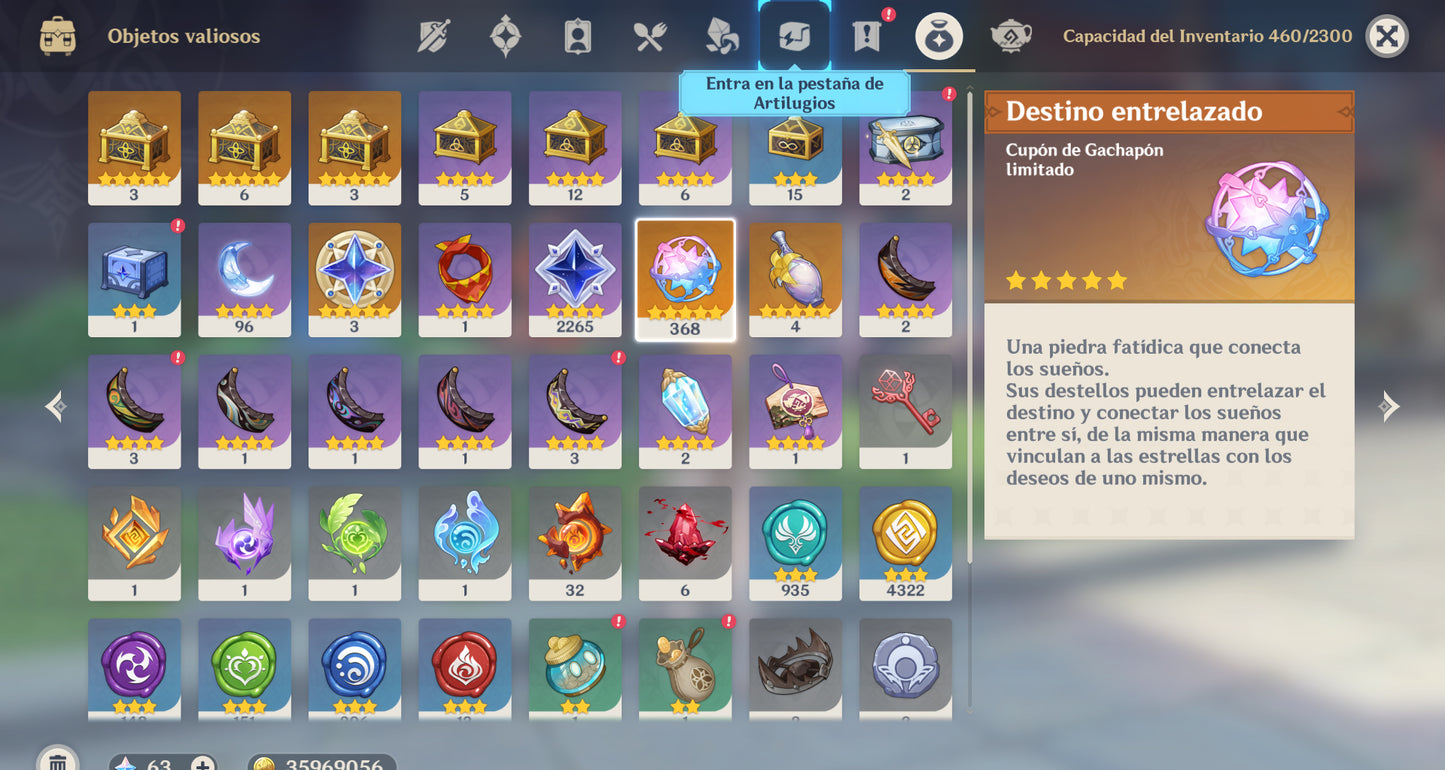Select the blue Acquaint Fate x2265

(575, 278)
